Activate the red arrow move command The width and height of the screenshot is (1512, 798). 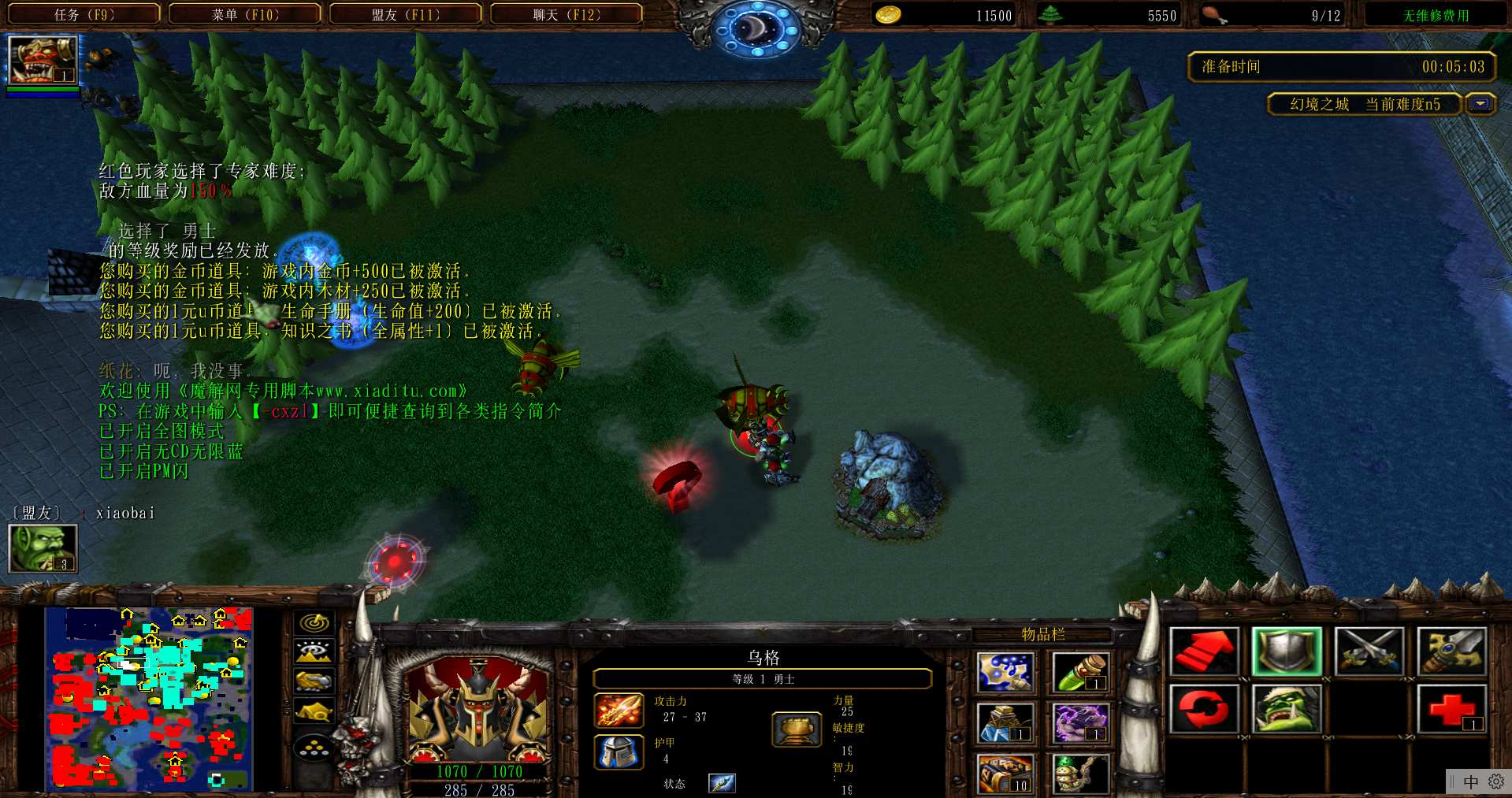[1203, 651]
